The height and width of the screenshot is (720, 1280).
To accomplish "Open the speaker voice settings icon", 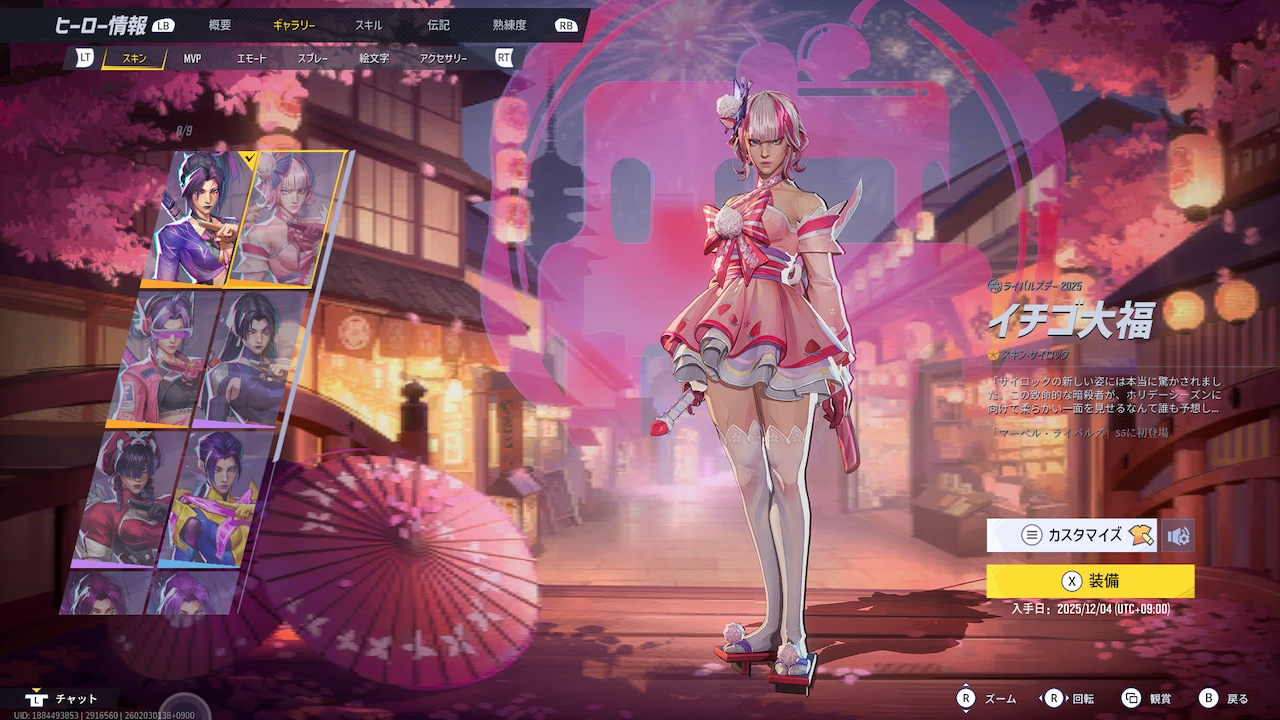I will (1178, 535).
